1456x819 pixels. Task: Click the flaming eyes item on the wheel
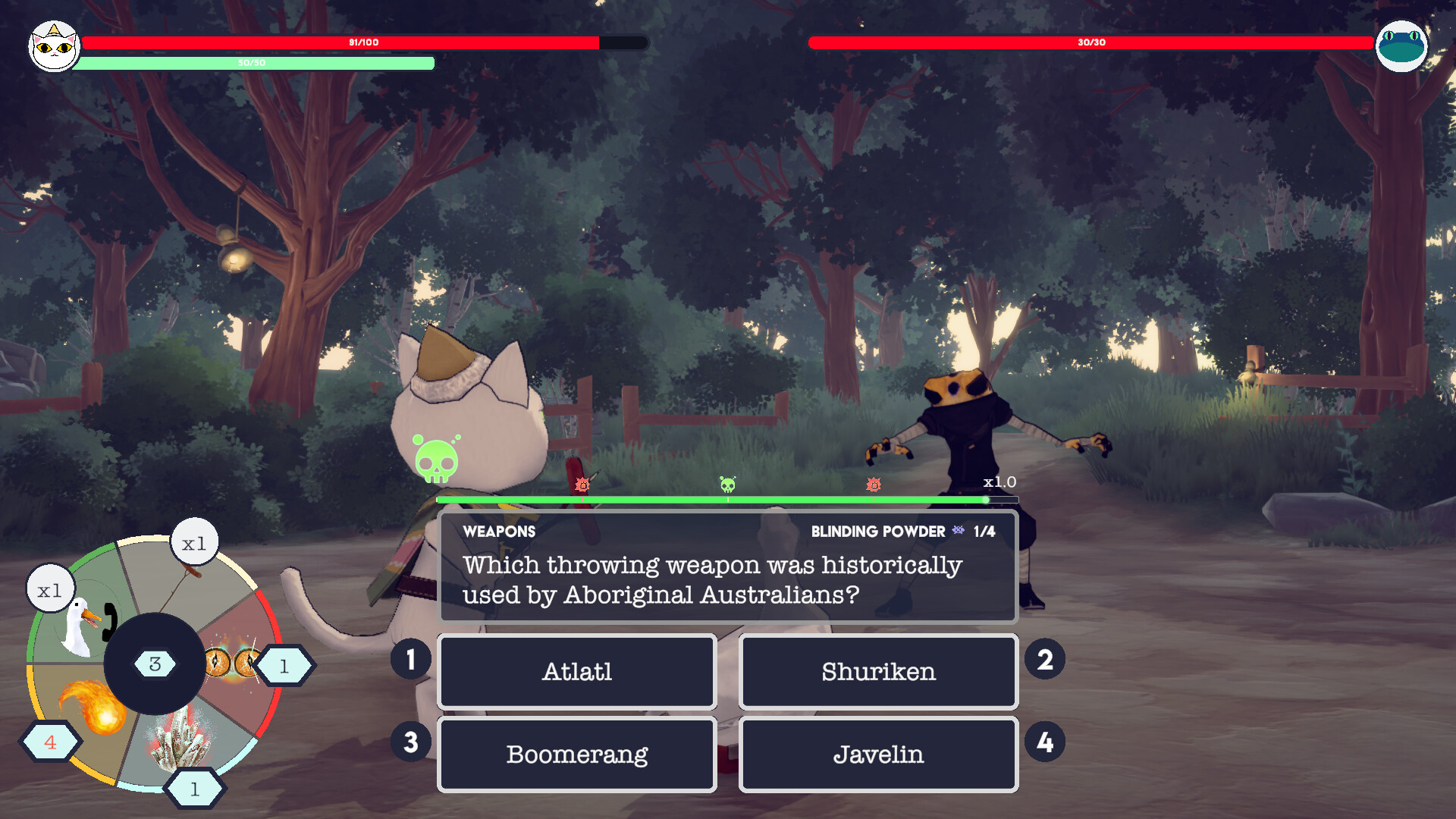click(231, 662)
